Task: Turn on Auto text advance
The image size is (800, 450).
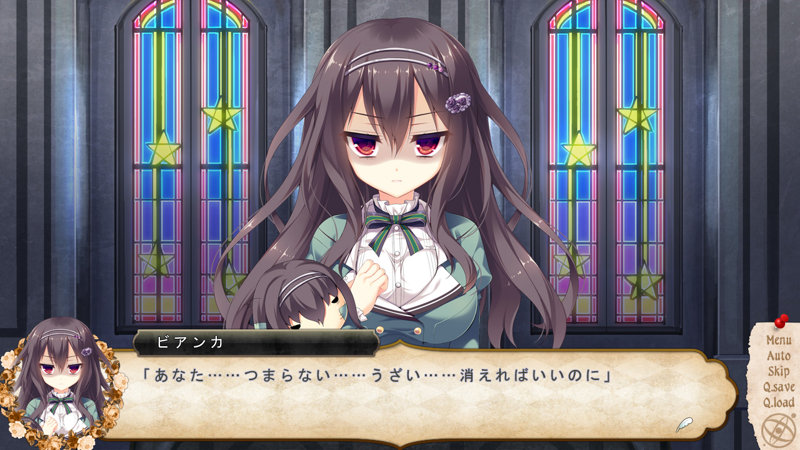Action: [778, 356]
